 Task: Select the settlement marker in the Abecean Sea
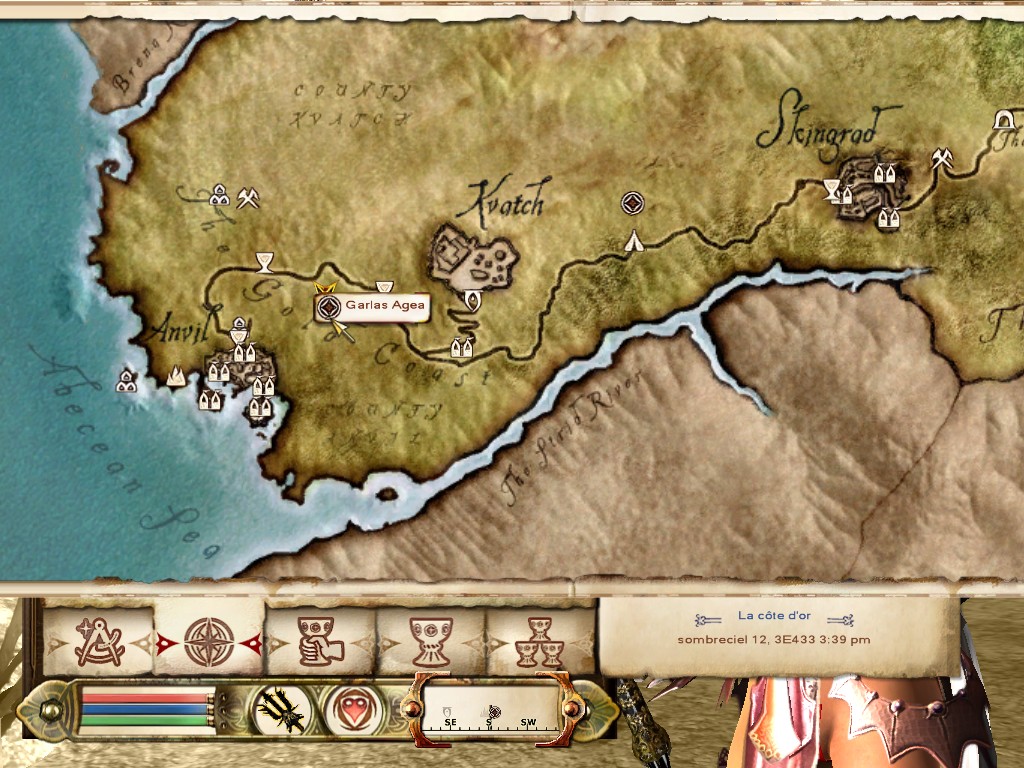tap(126, 380)
